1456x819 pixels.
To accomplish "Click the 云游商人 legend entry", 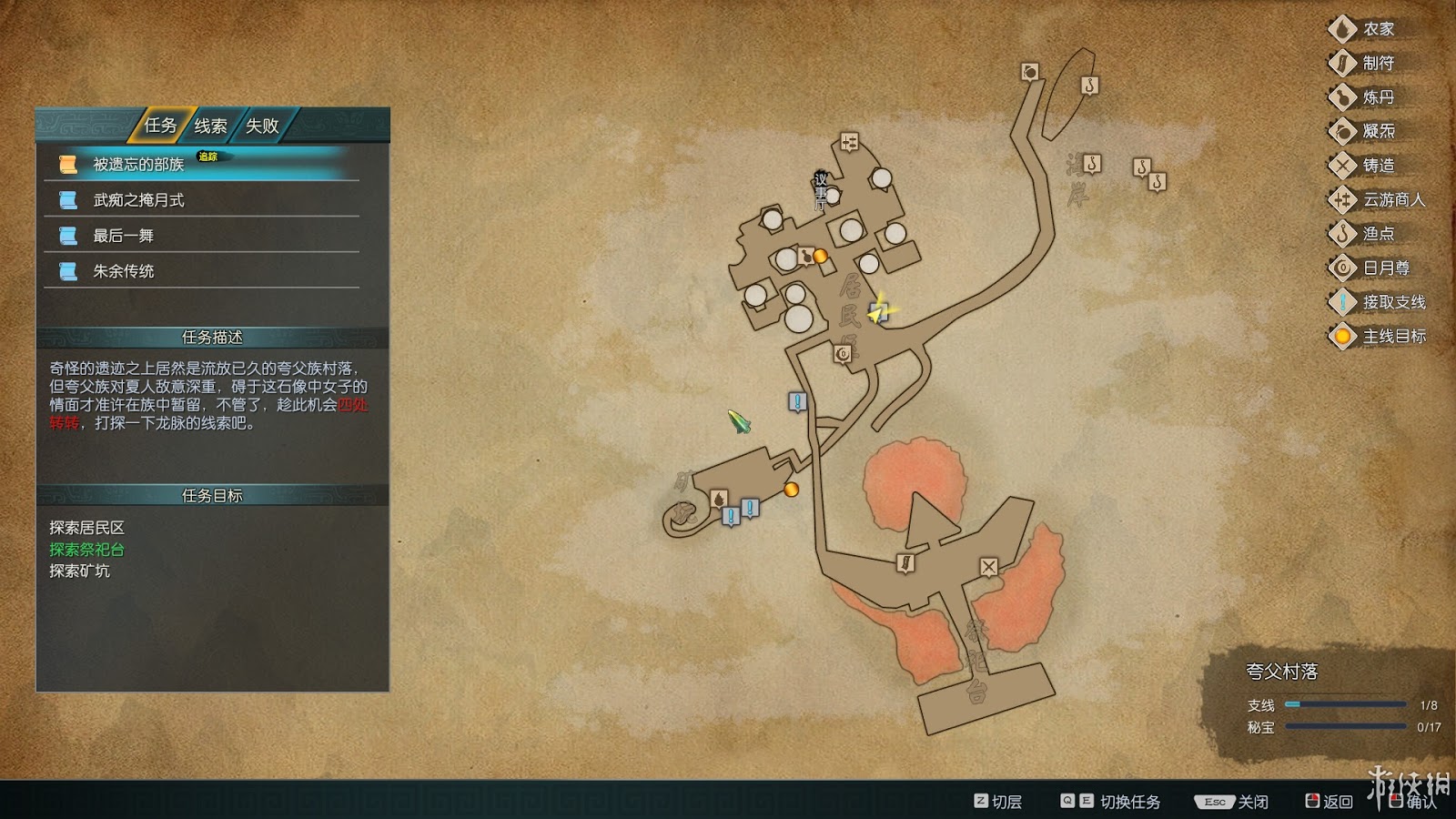I will pos(1392,199).
